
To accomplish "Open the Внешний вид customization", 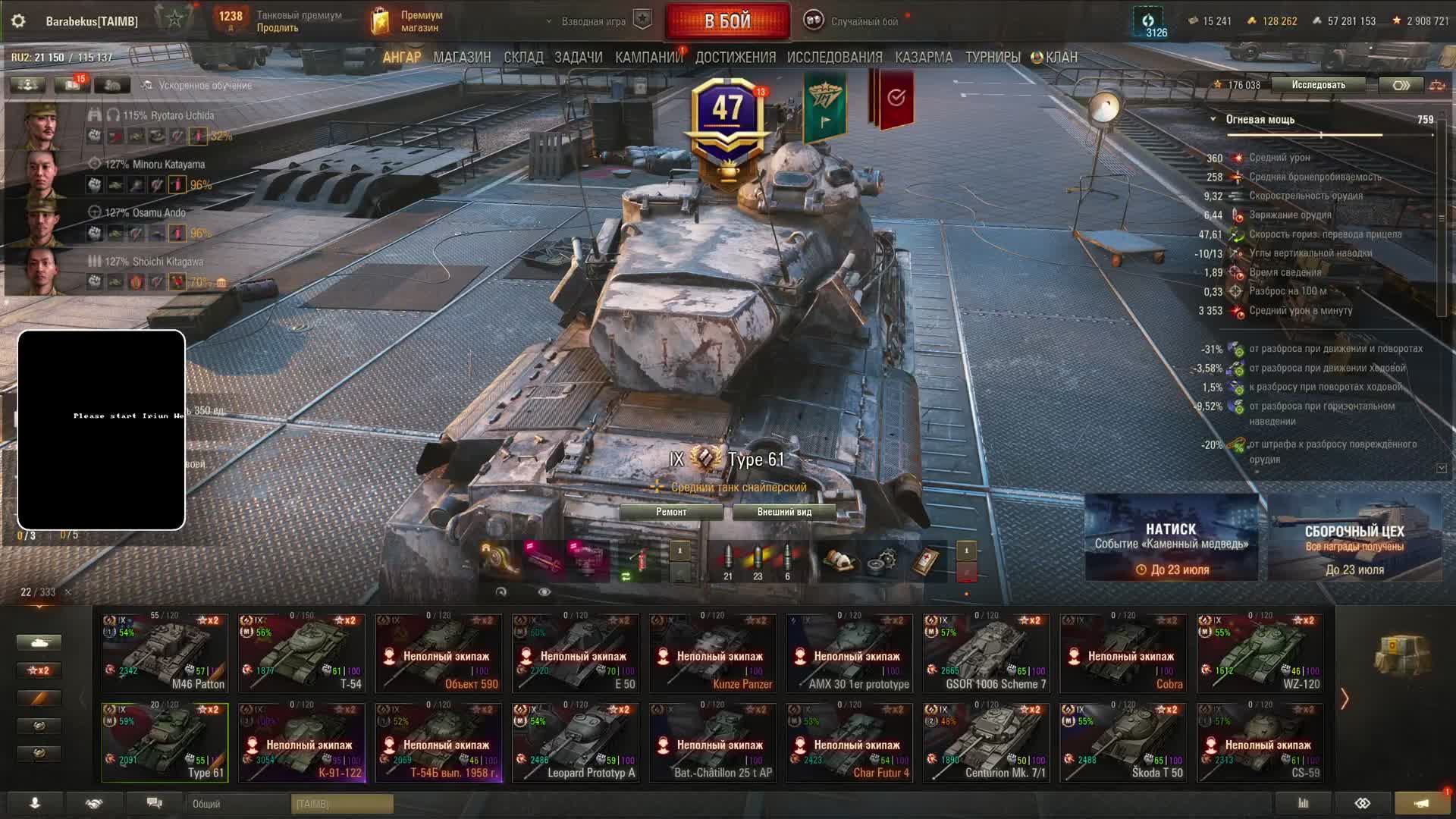I will click(x=784, y=512).
